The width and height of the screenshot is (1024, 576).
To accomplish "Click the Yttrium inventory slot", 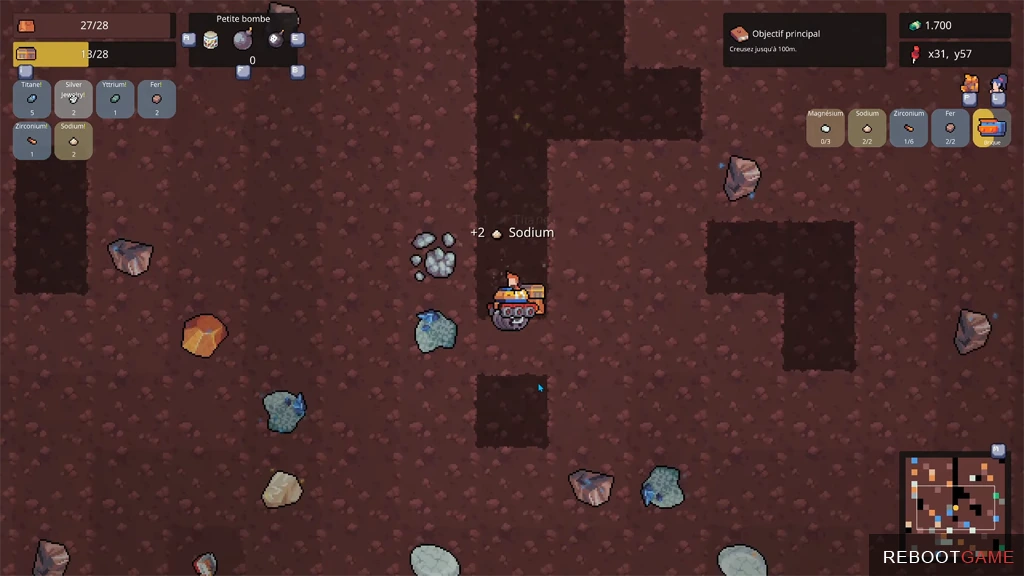I will click(115, 99).
